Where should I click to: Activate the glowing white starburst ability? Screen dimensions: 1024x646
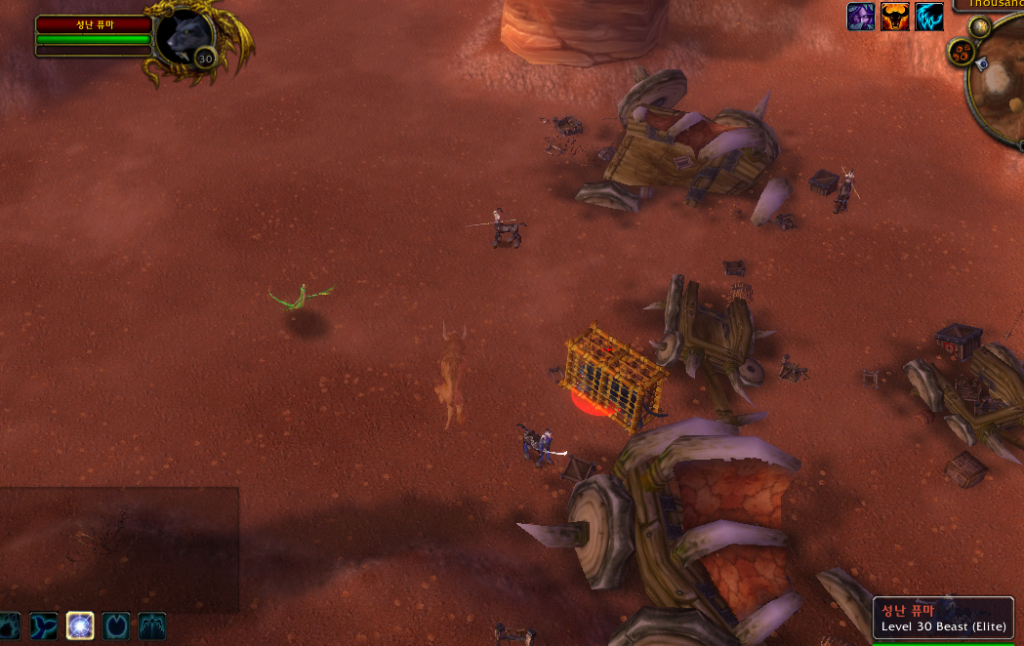80,626
